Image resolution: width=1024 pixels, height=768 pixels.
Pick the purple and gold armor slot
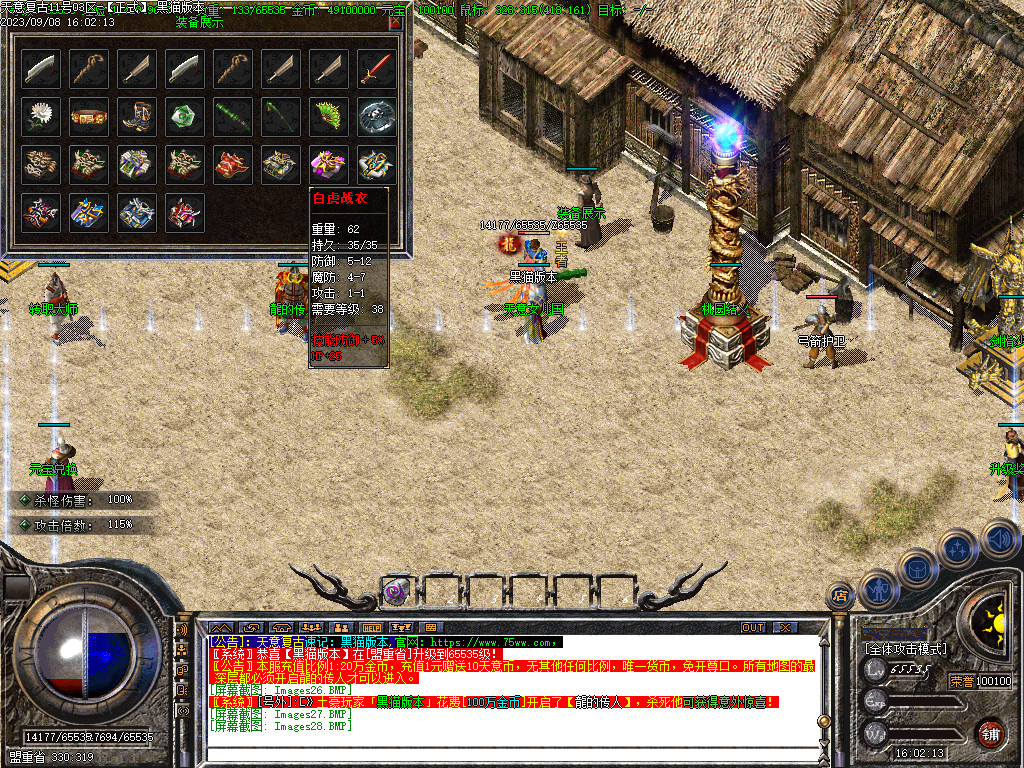[329, 164]
